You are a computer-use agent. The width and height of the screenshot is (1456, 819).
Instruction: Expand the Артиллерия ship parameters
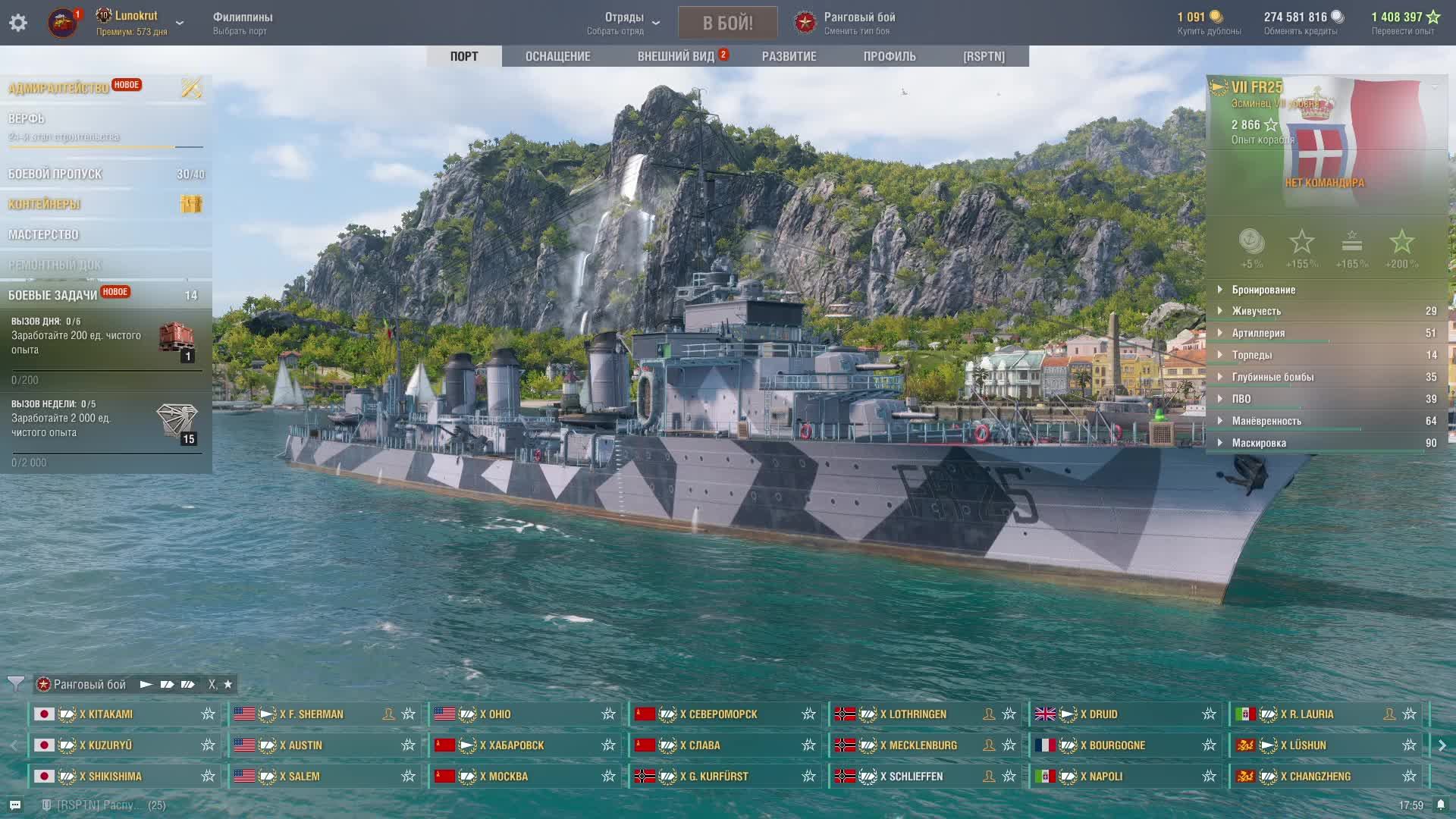click(x=1258, y=333)
